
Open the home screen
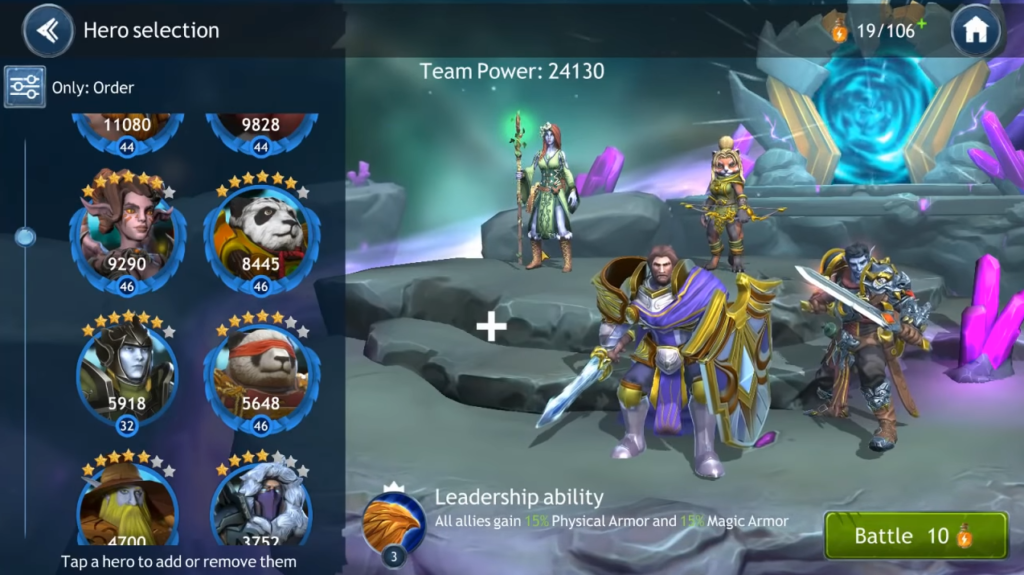(x=975, y=31)
